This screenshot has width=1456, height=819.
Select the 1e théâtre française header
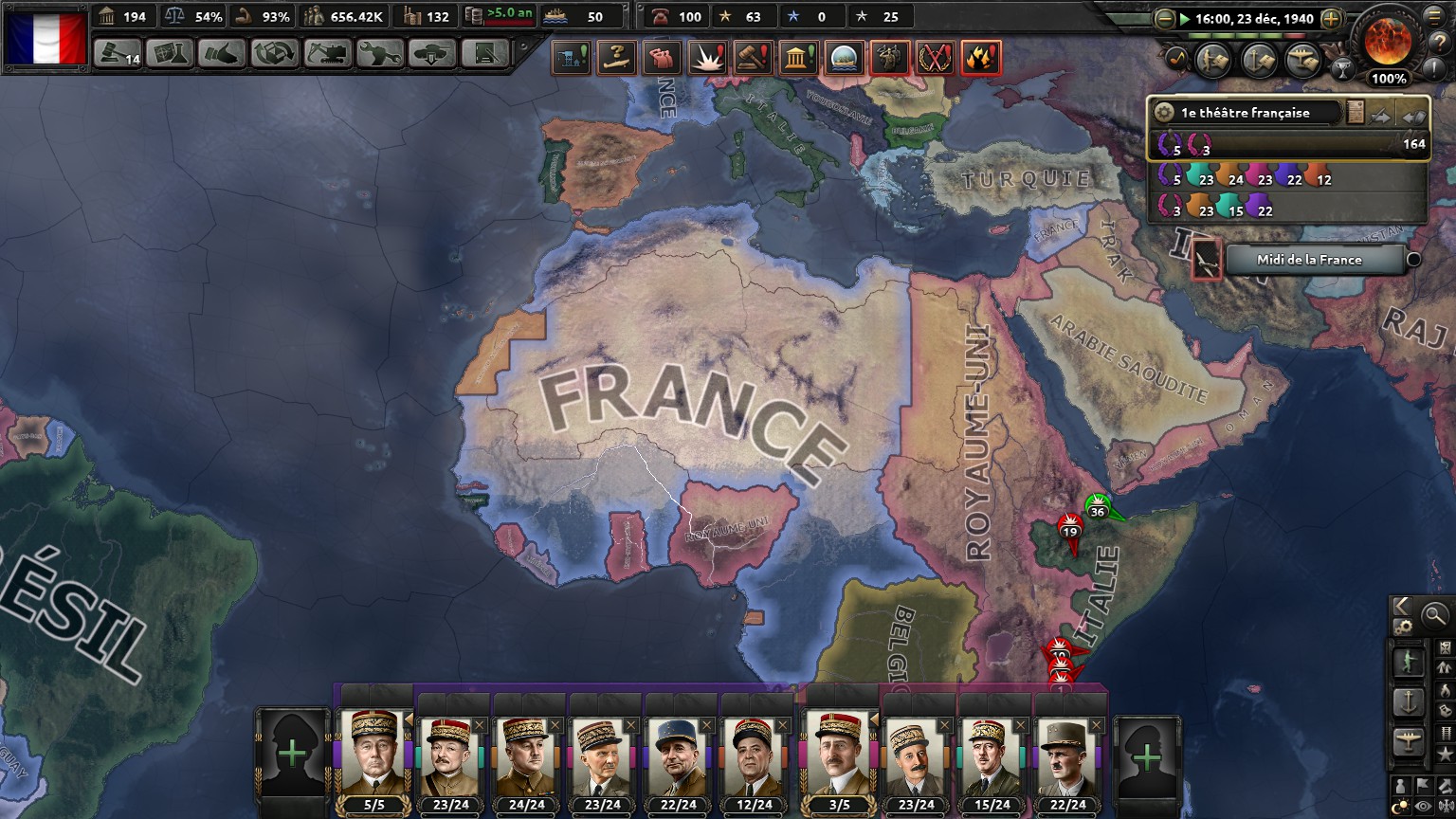1246,113
